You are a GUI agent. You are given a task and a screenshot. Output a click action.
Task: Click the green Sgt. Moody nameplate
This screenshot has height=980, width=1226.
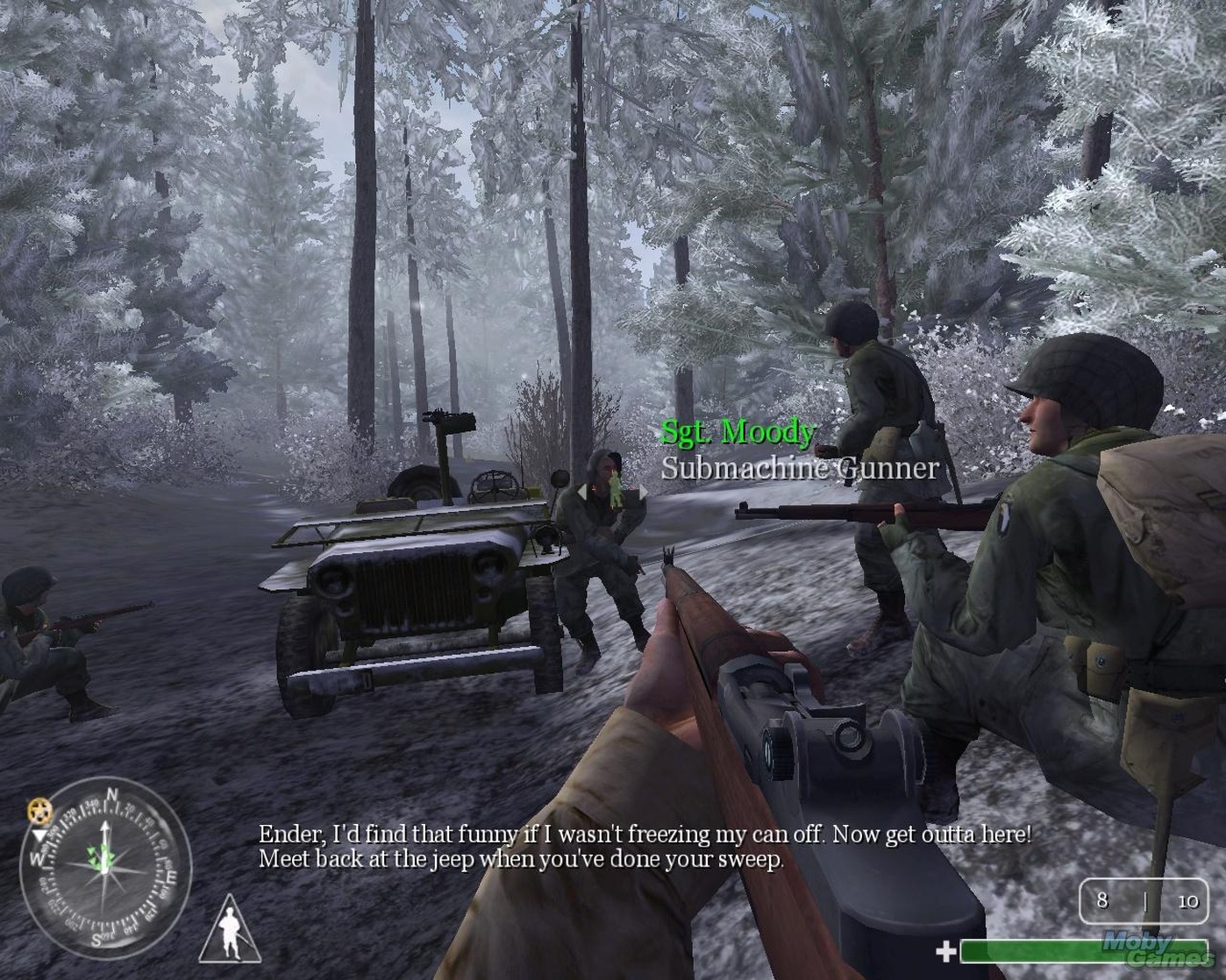[739, 431]
